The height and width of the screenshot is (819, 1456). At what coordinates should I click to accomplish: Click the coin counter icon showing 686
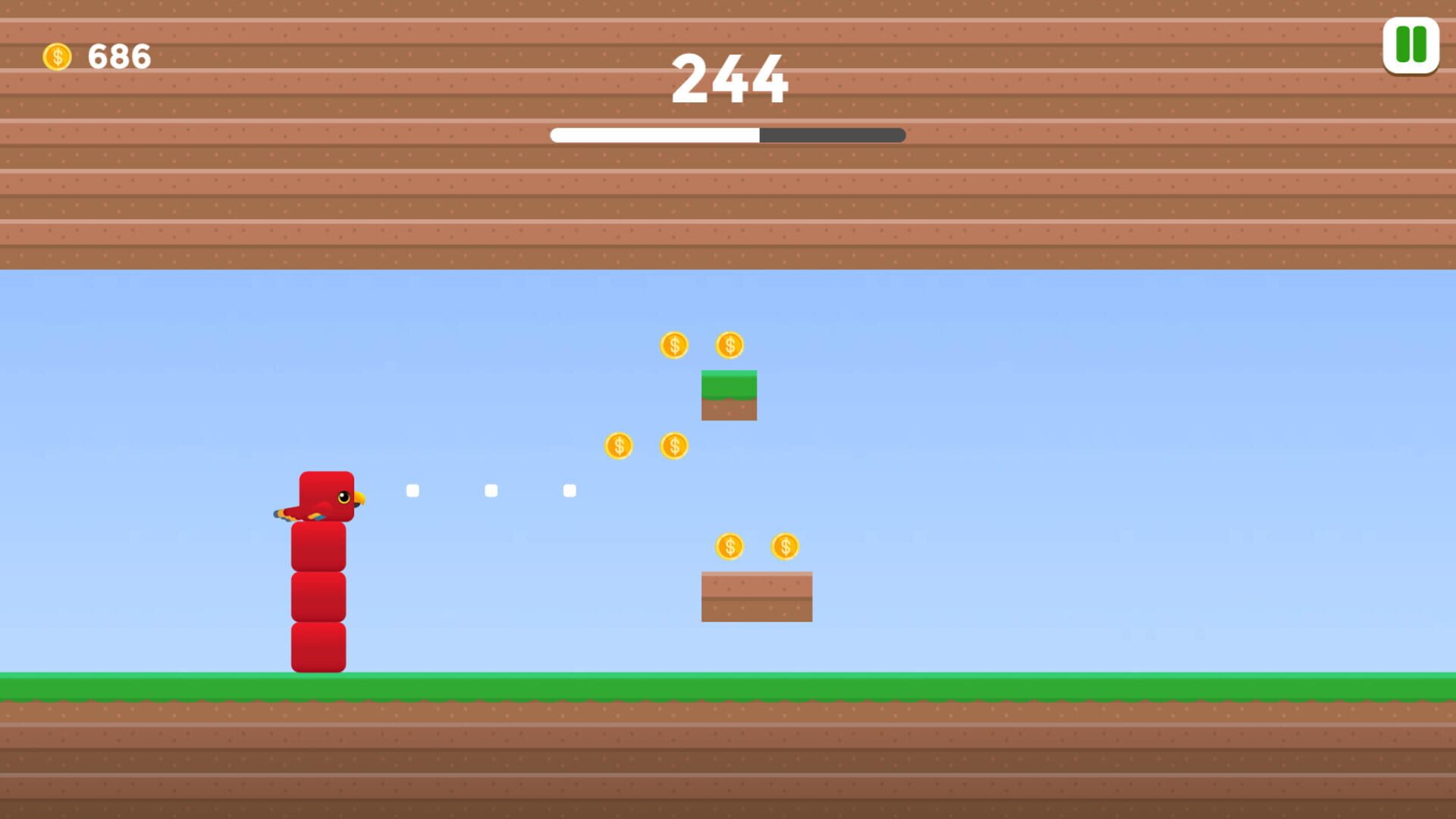[58, 55]
